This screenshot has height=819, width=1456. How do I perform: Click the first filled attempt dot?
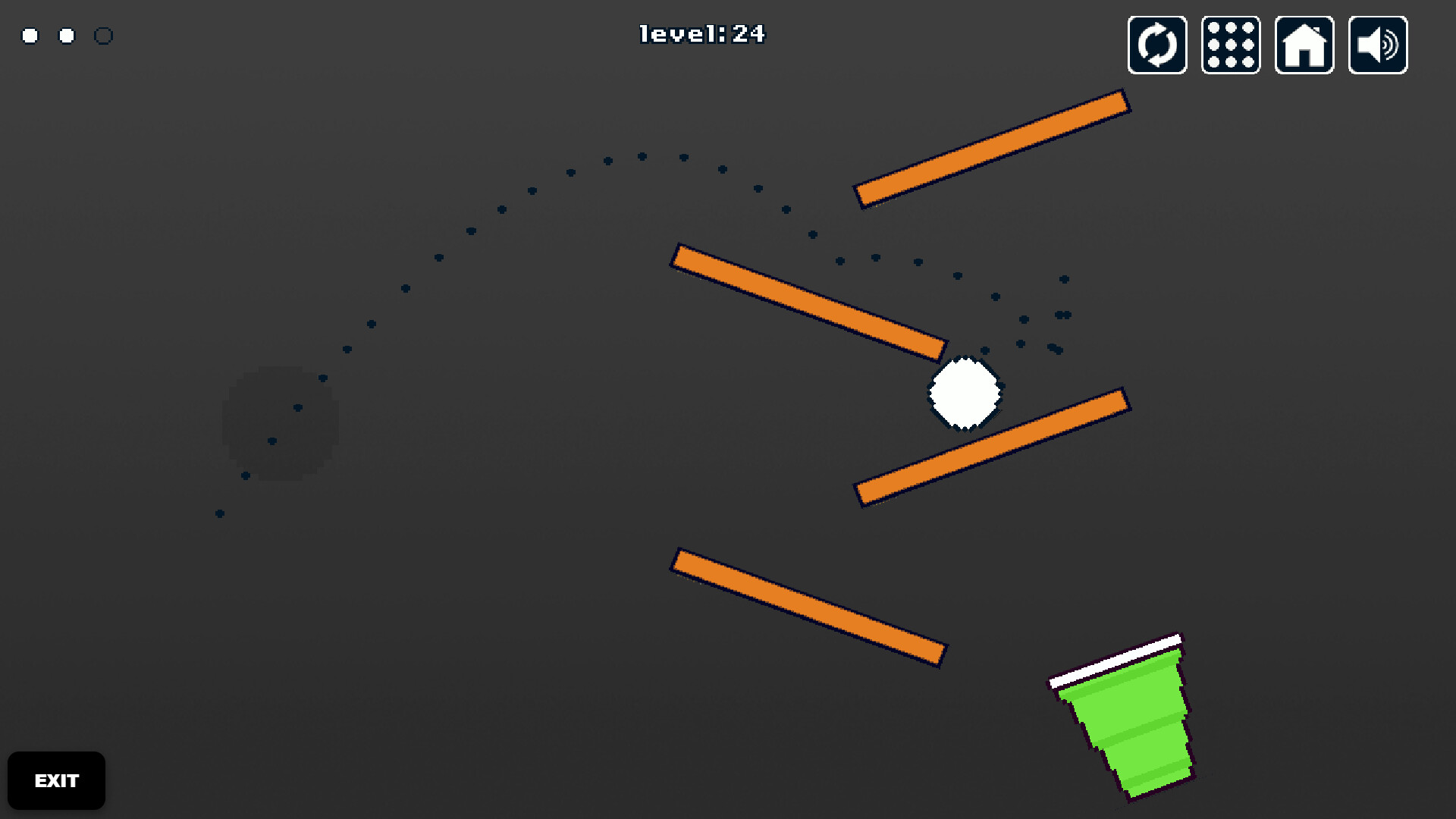29,35
